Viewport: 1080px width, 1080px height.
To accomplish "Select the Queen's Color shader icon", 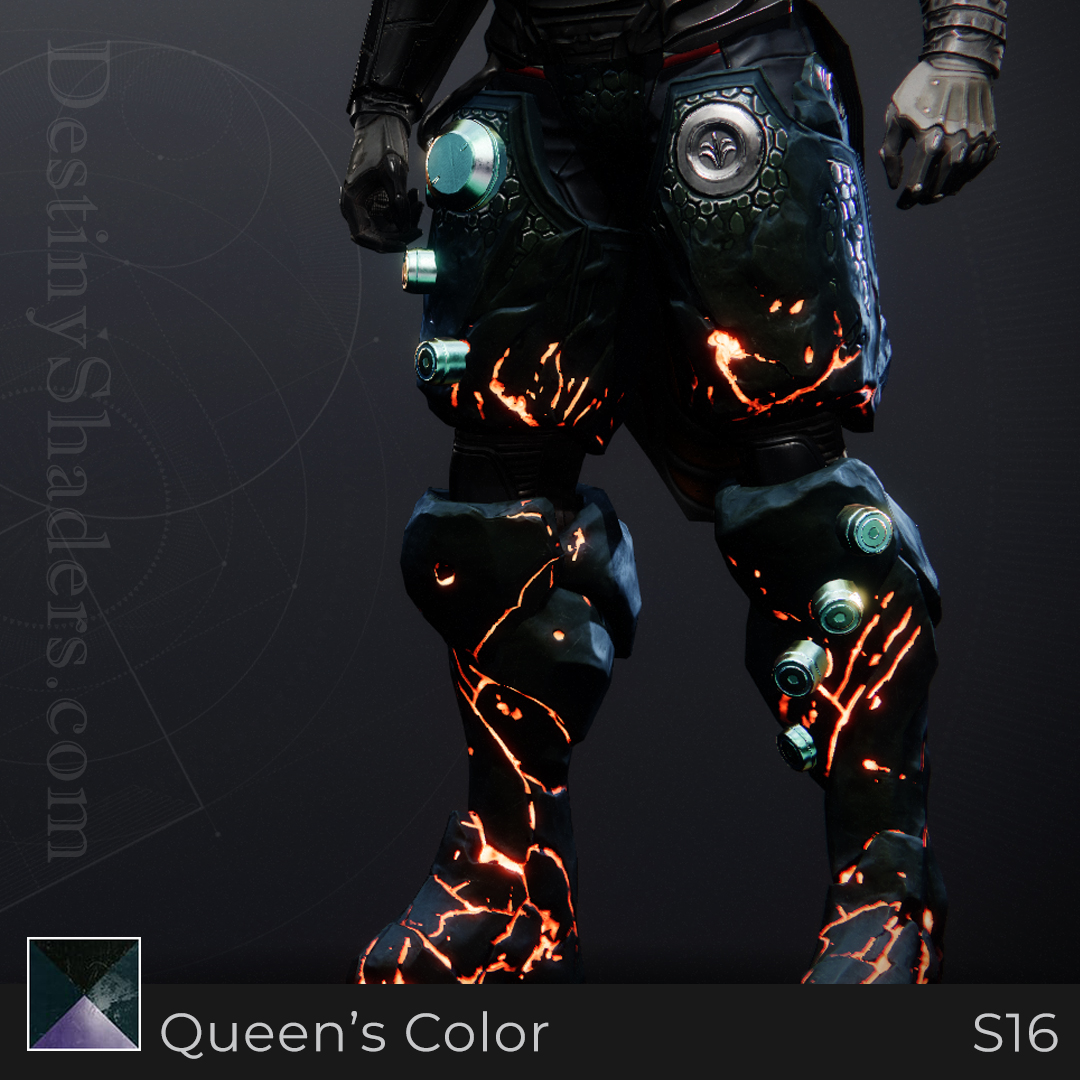I will 84,994.
